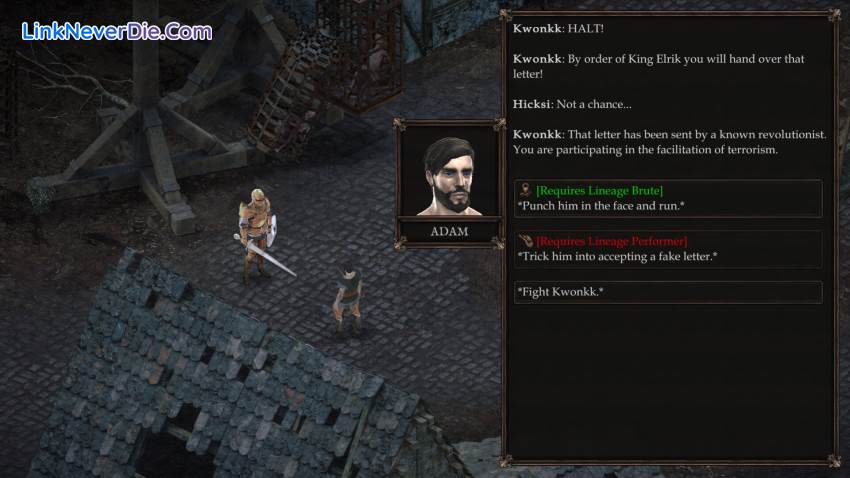Viewport: 850px width, 478px height.
Task: Click Adam's character portrait
Action: point(449,176)
